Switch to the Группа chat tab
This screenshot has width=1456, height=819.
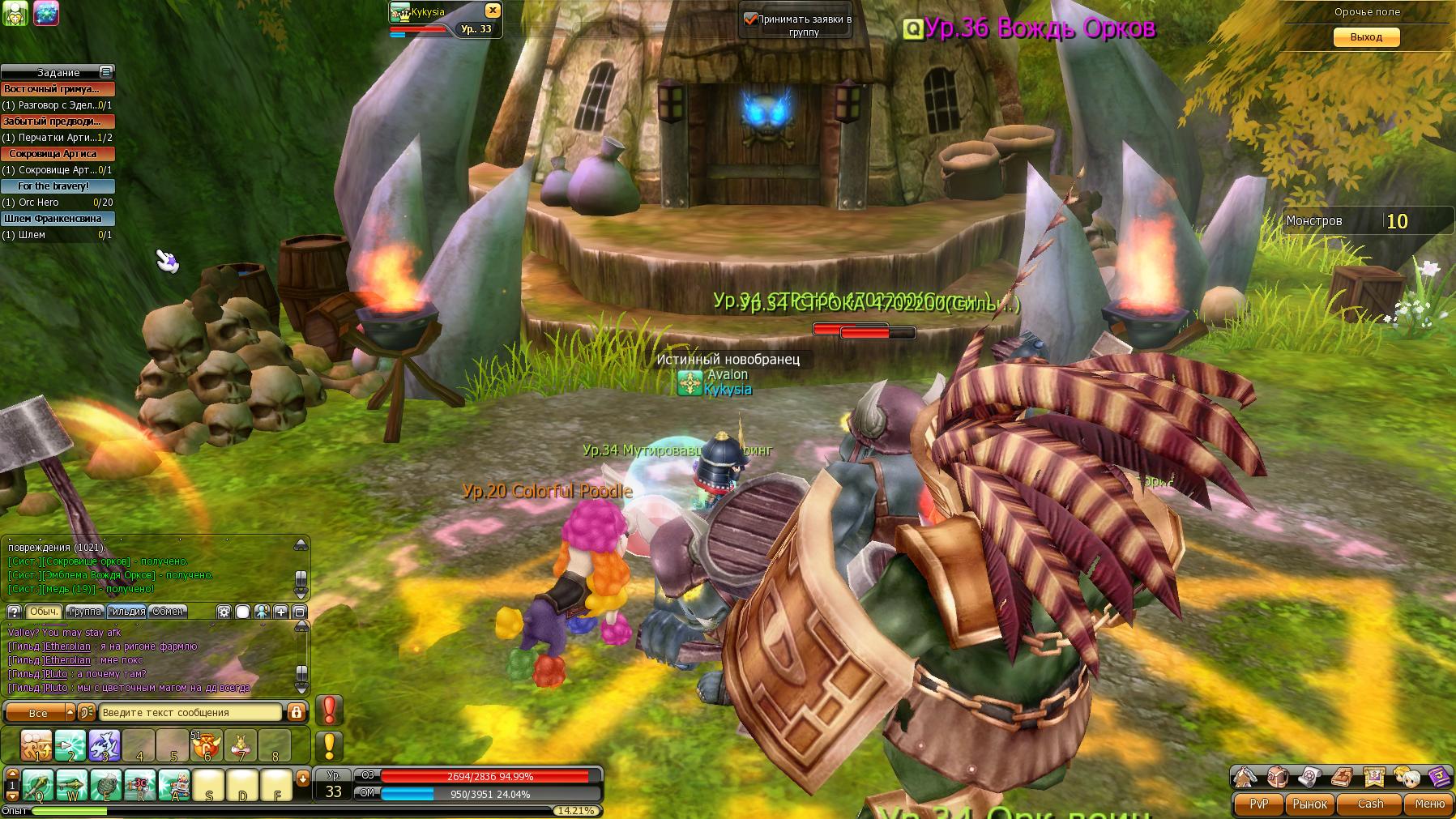[85, 612]
